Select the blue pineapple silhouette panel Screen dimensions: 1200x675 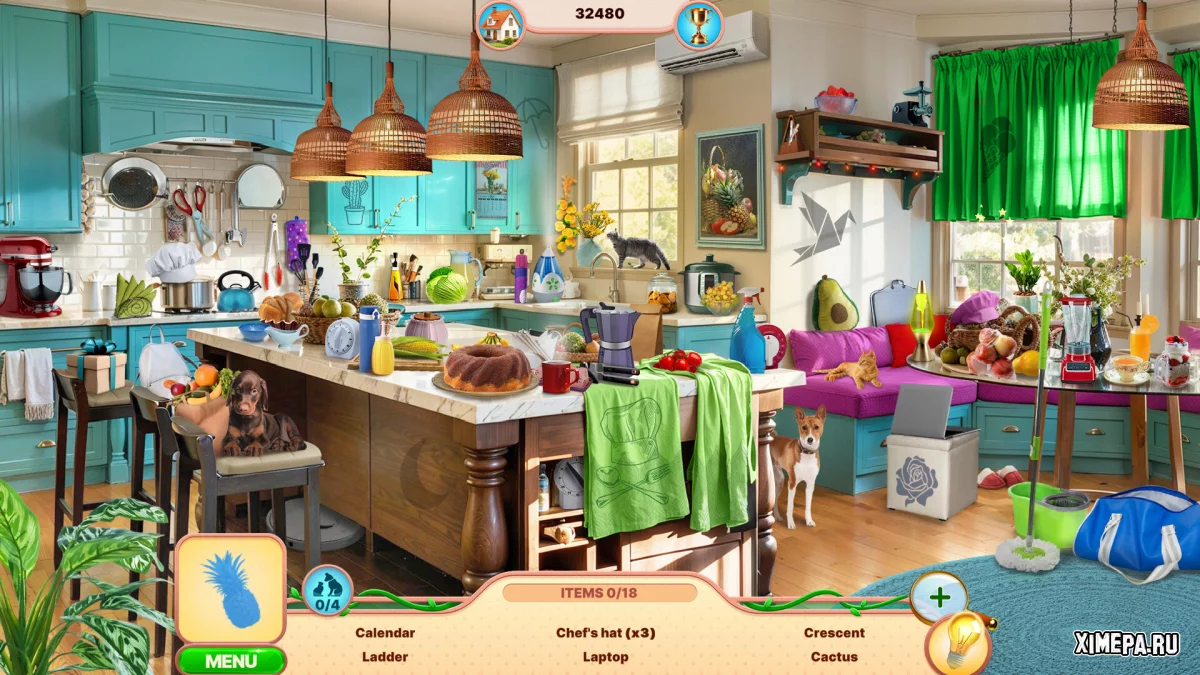231,589
